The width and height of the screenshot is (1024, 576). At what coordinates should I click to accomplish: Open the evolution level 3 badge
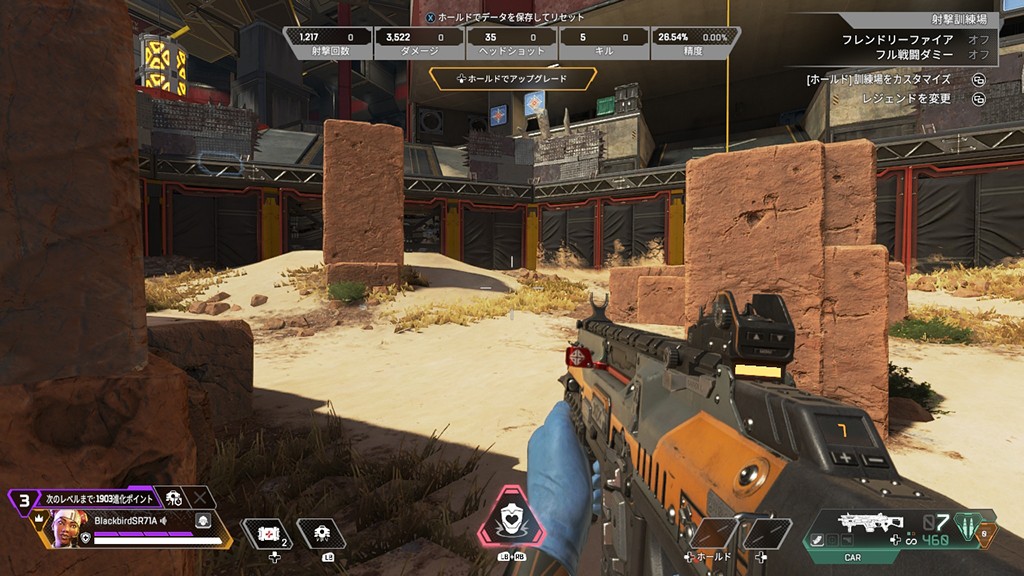[21, 501]
